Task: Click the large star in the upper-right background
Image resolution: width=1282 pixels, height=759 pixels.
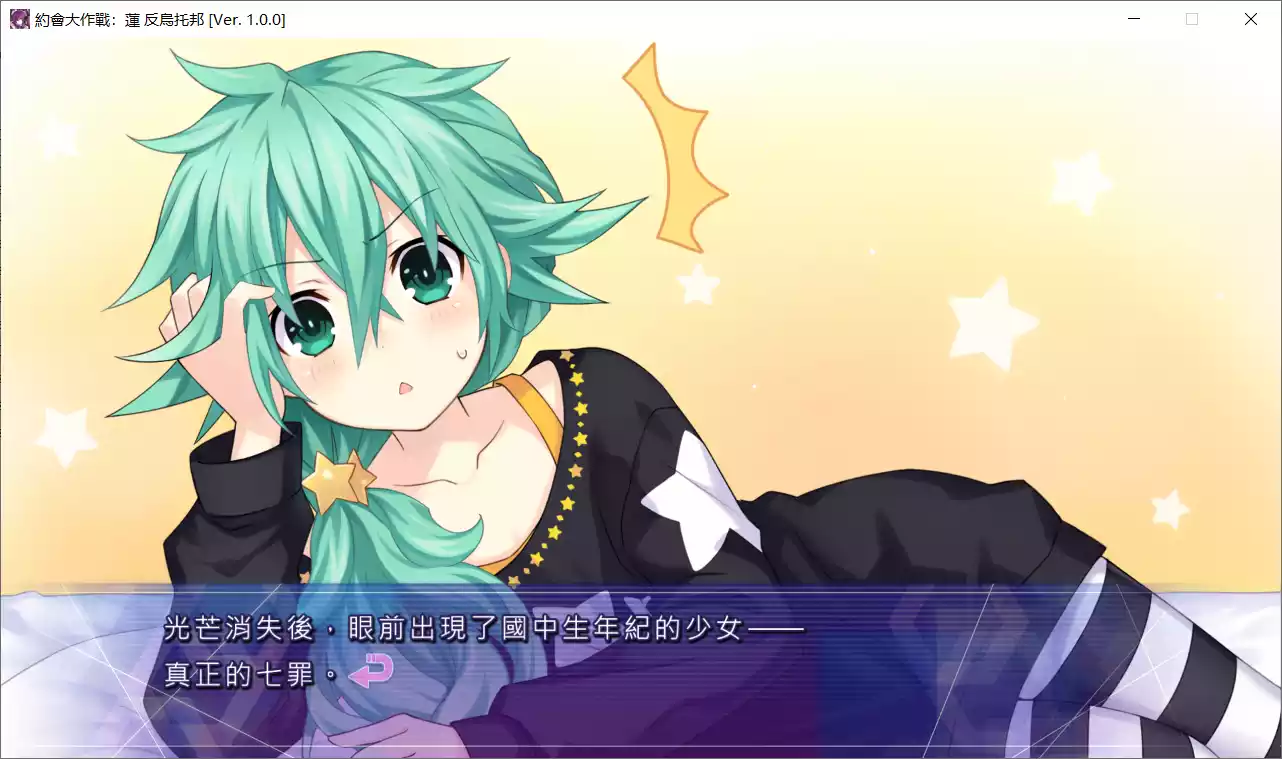Action: coord(990,320)
